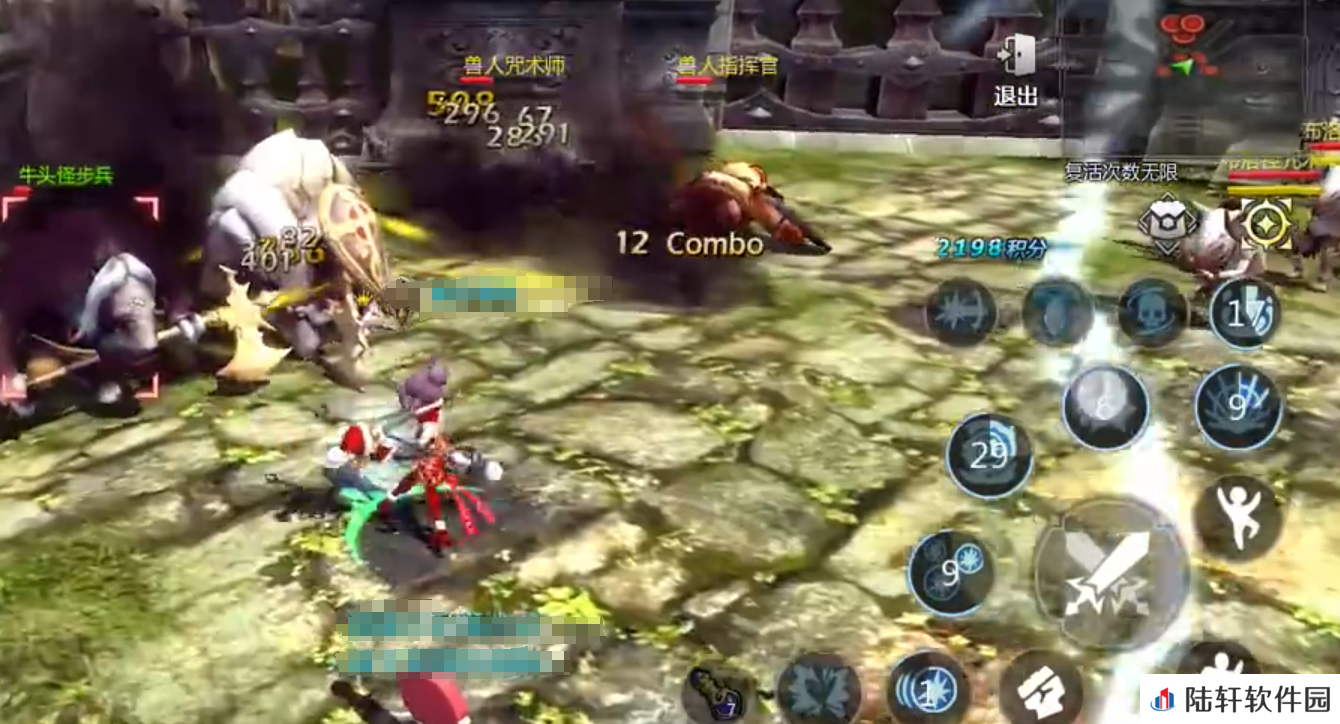Activate the golden four-point star icon
Screen dimensions: 1340x724
[x=1266, y=223]
